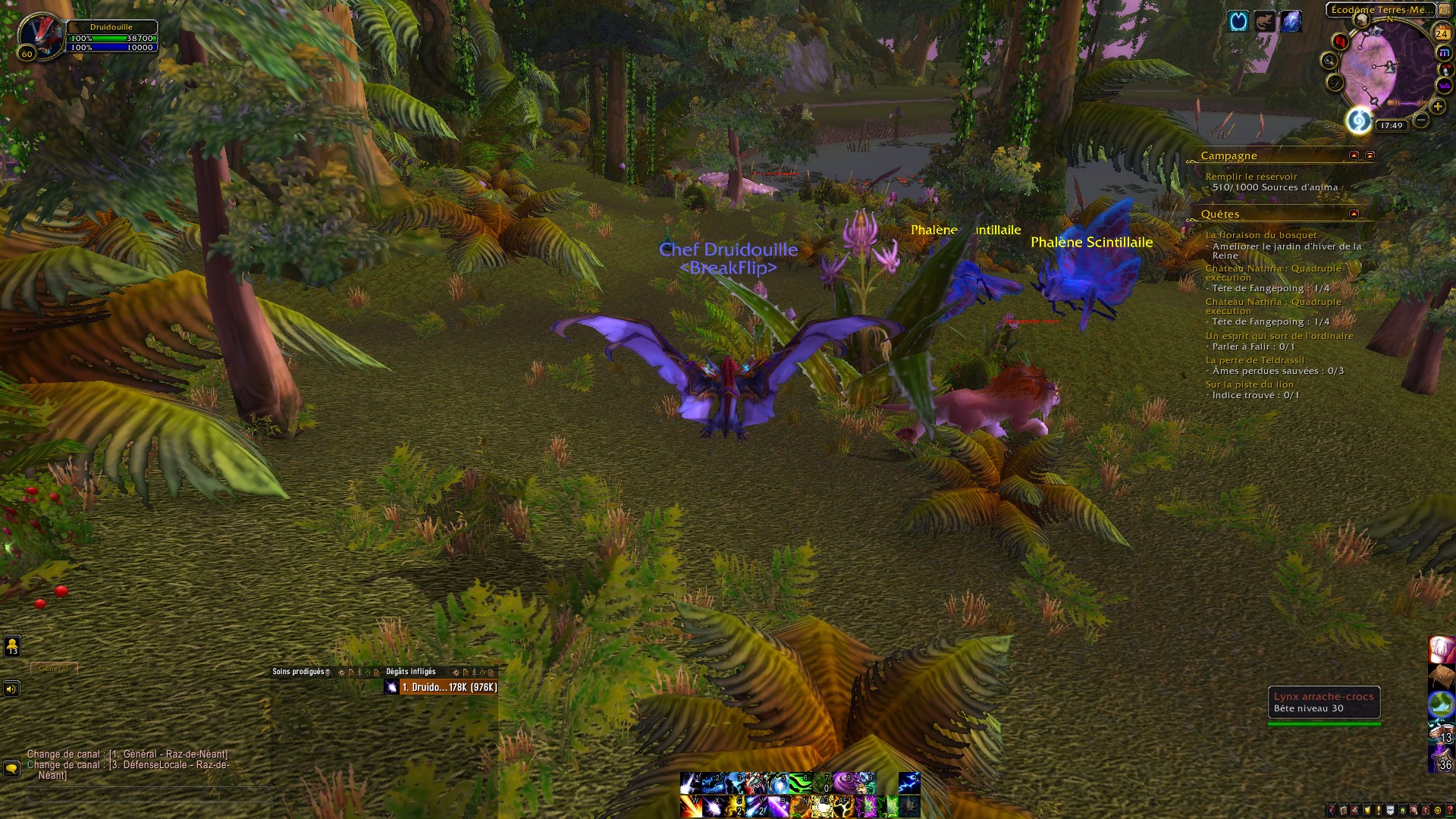Collapse the Quêtes objective tracker
1456x819 pixels.
[1354, 214]
